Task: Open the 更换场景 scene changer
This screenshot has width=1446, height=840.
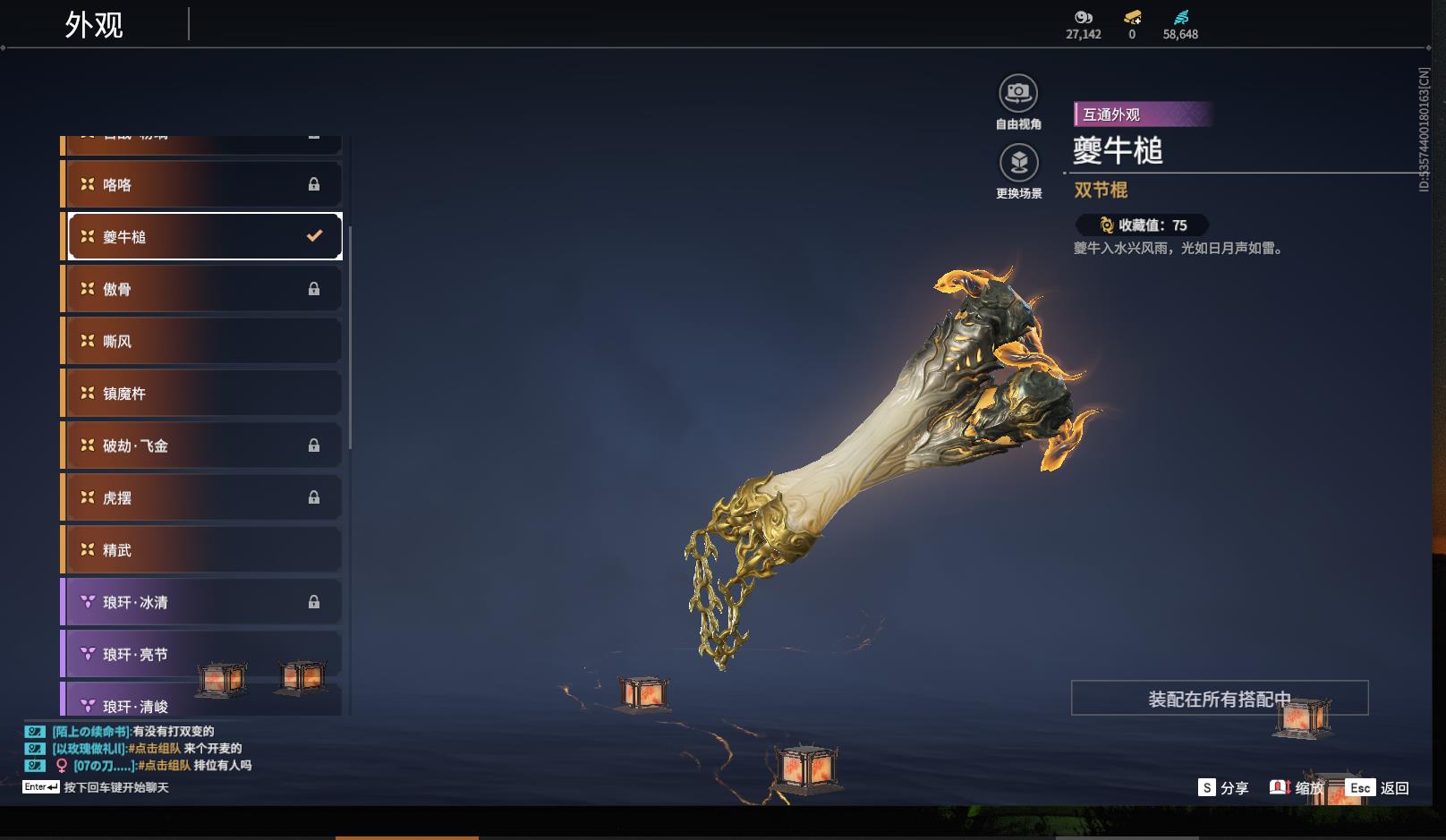Action: coord(1018,163)
